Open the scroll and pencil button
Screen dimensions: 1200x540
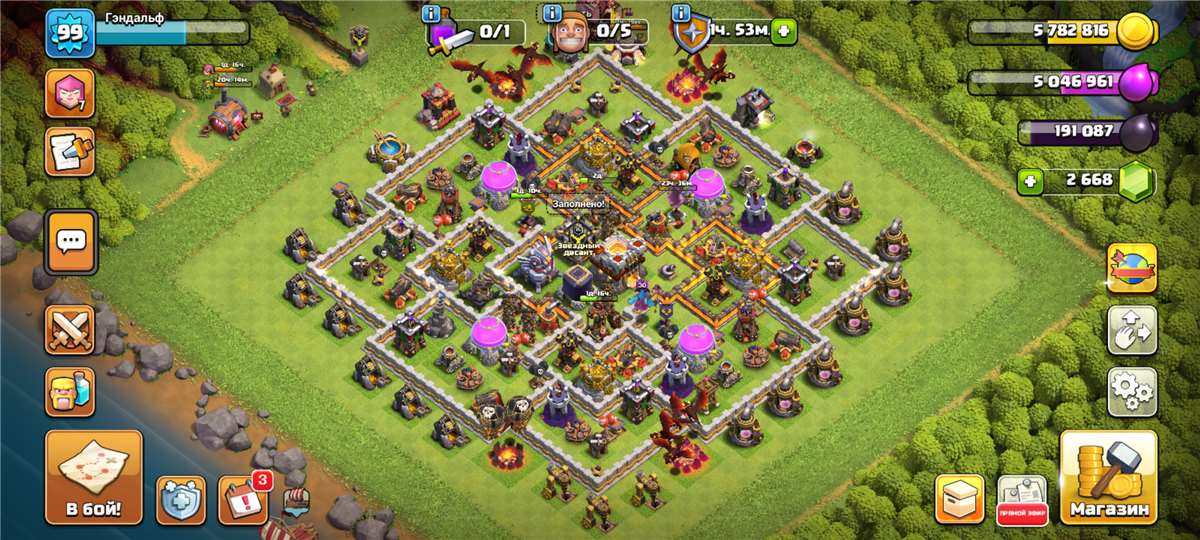[70, 152]
